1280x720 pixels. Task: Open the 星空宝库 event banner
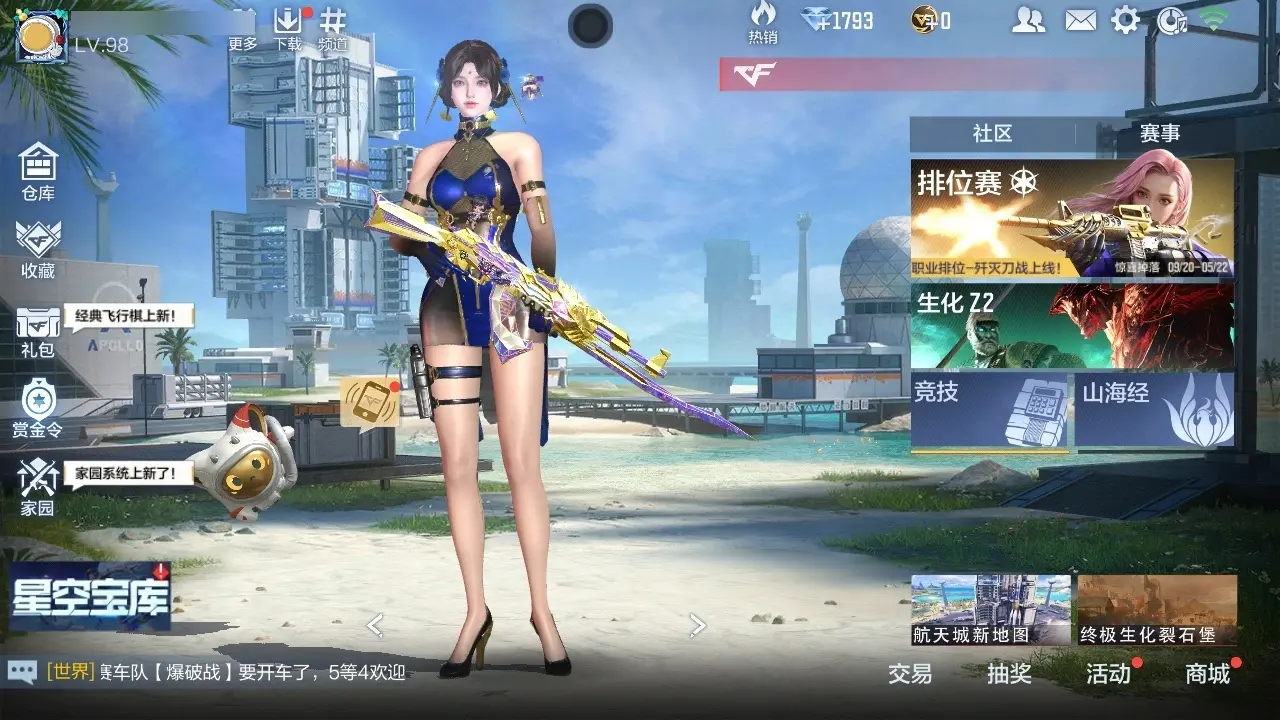tap(90, 596)
